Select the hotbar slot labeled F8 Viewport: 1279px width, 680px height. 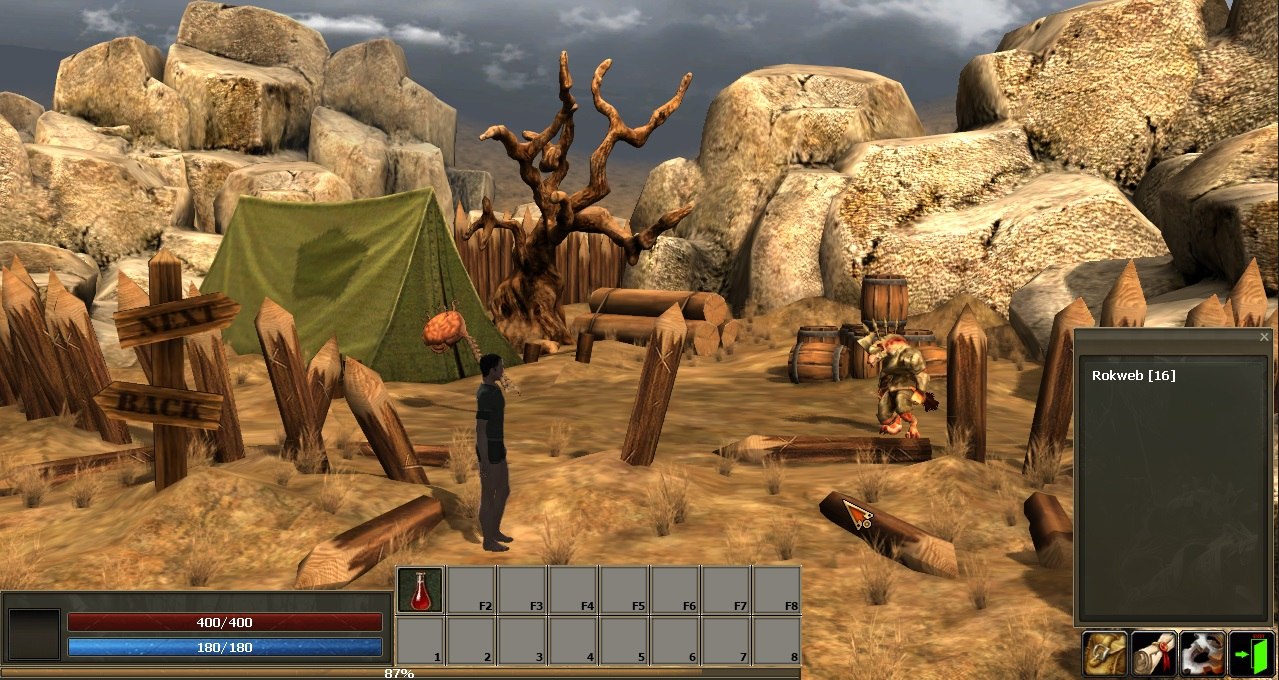(x=777, y=590)
